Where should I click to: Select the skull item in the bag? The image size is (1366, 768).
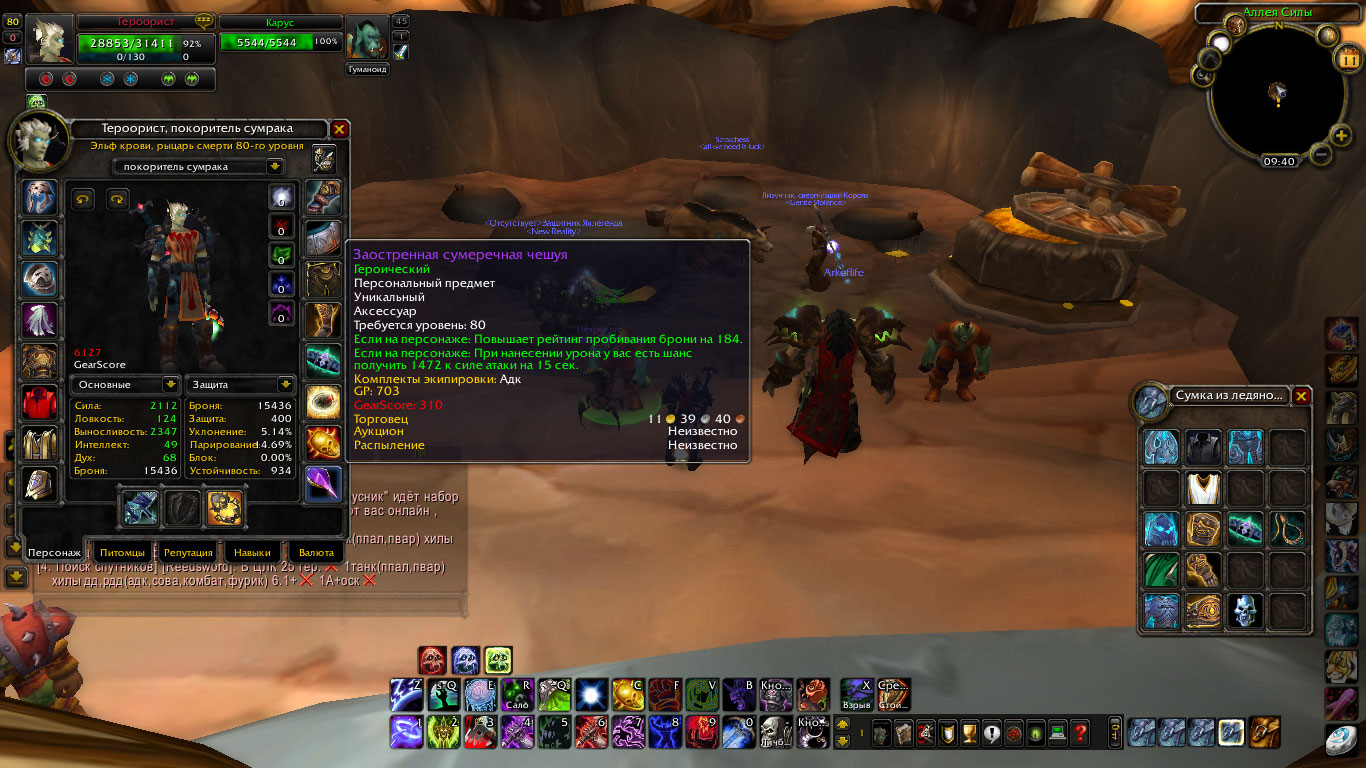pyautogui.click(x=1245, y=611)
